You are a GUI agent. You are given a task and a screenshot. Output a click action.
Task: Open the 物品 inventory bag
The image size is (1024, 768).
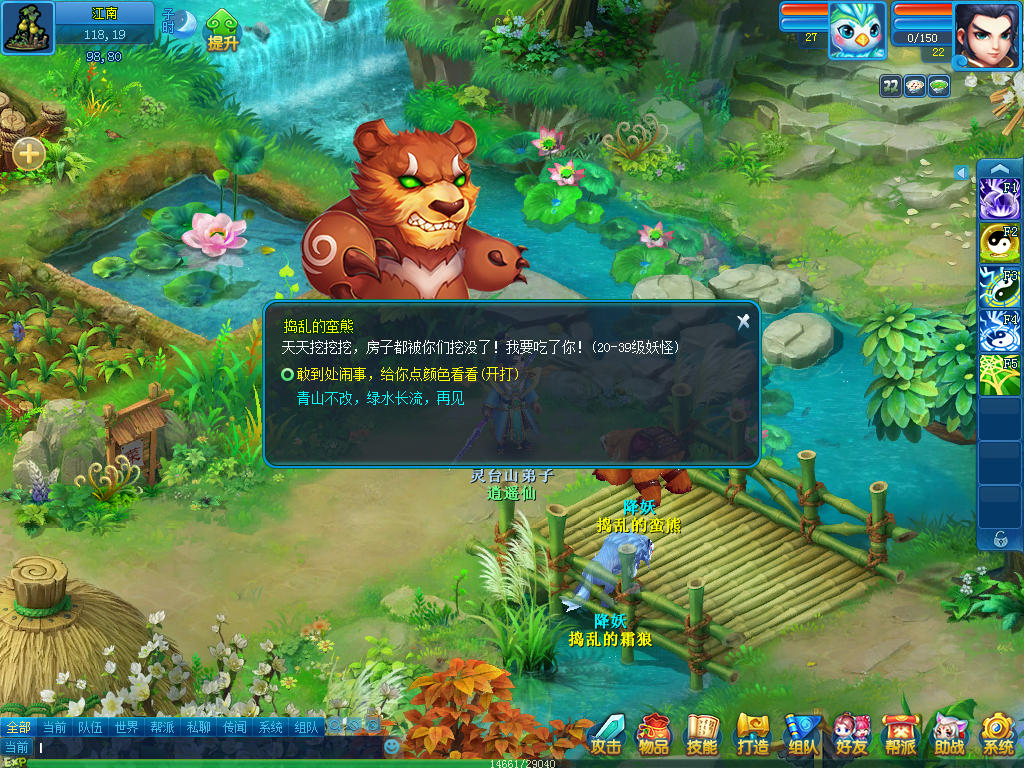pos(654,734)
